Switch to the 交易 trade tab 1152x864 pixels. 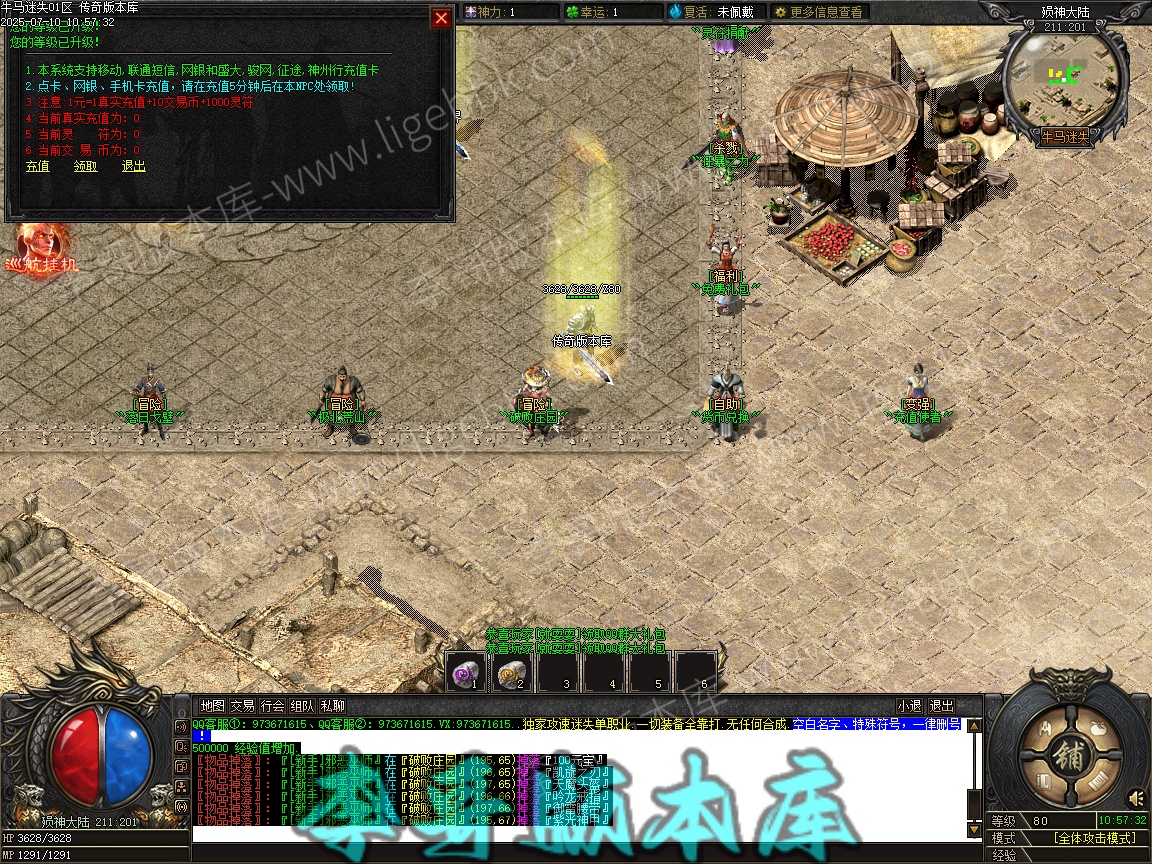tap(242, 706)
